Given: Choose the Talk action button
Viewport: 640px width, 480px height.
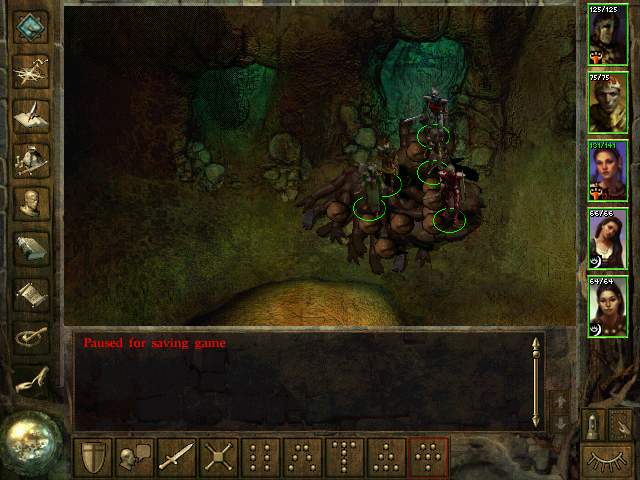Looking at the screenshot, I should pyautogui.click(x=134, y=458).
